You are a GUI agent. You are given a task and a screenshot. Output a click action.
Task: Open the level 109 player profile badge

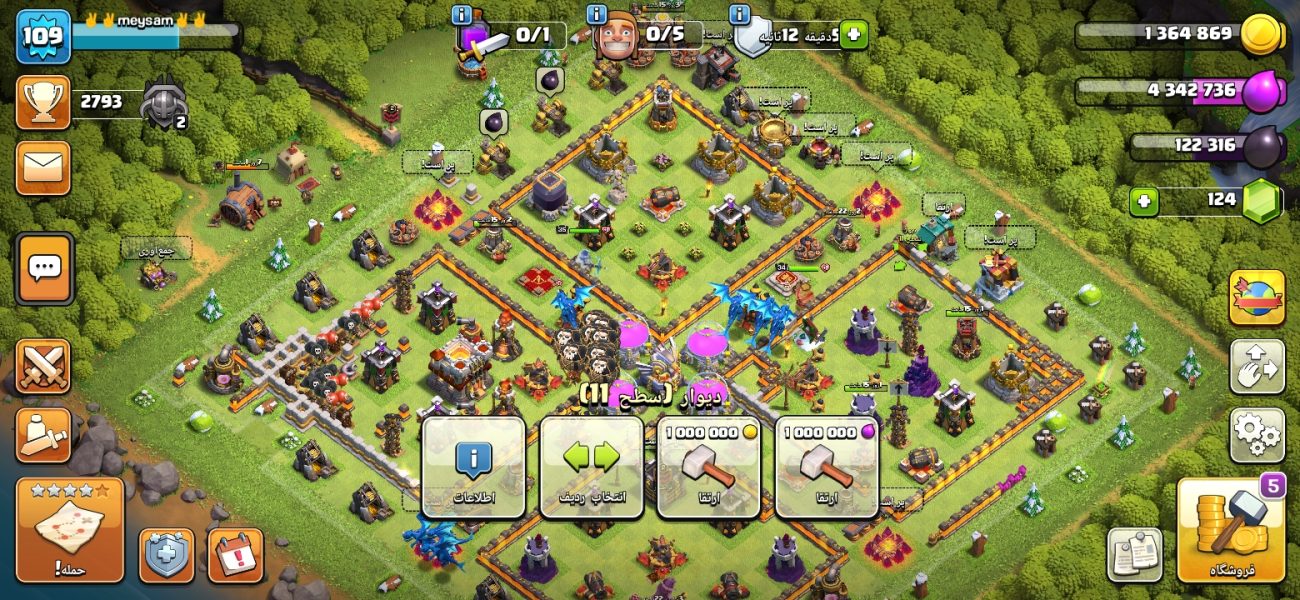pos(43,36)
